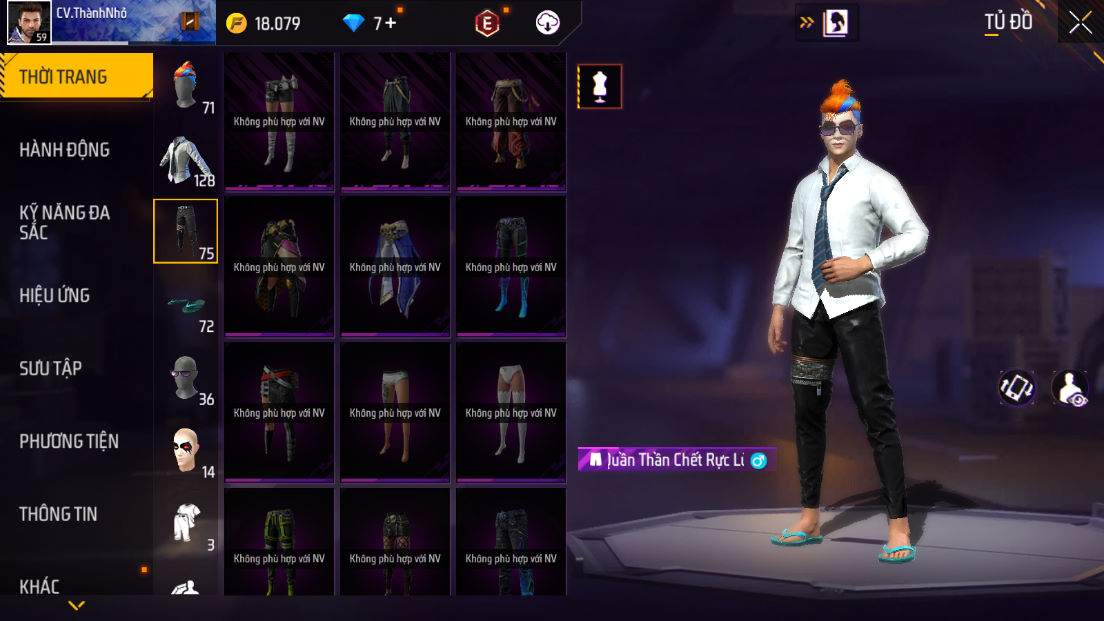Choose the PHƯƠNG TIỆN category
This screenshot has height=621, width=1104.
tap(69, 441)
